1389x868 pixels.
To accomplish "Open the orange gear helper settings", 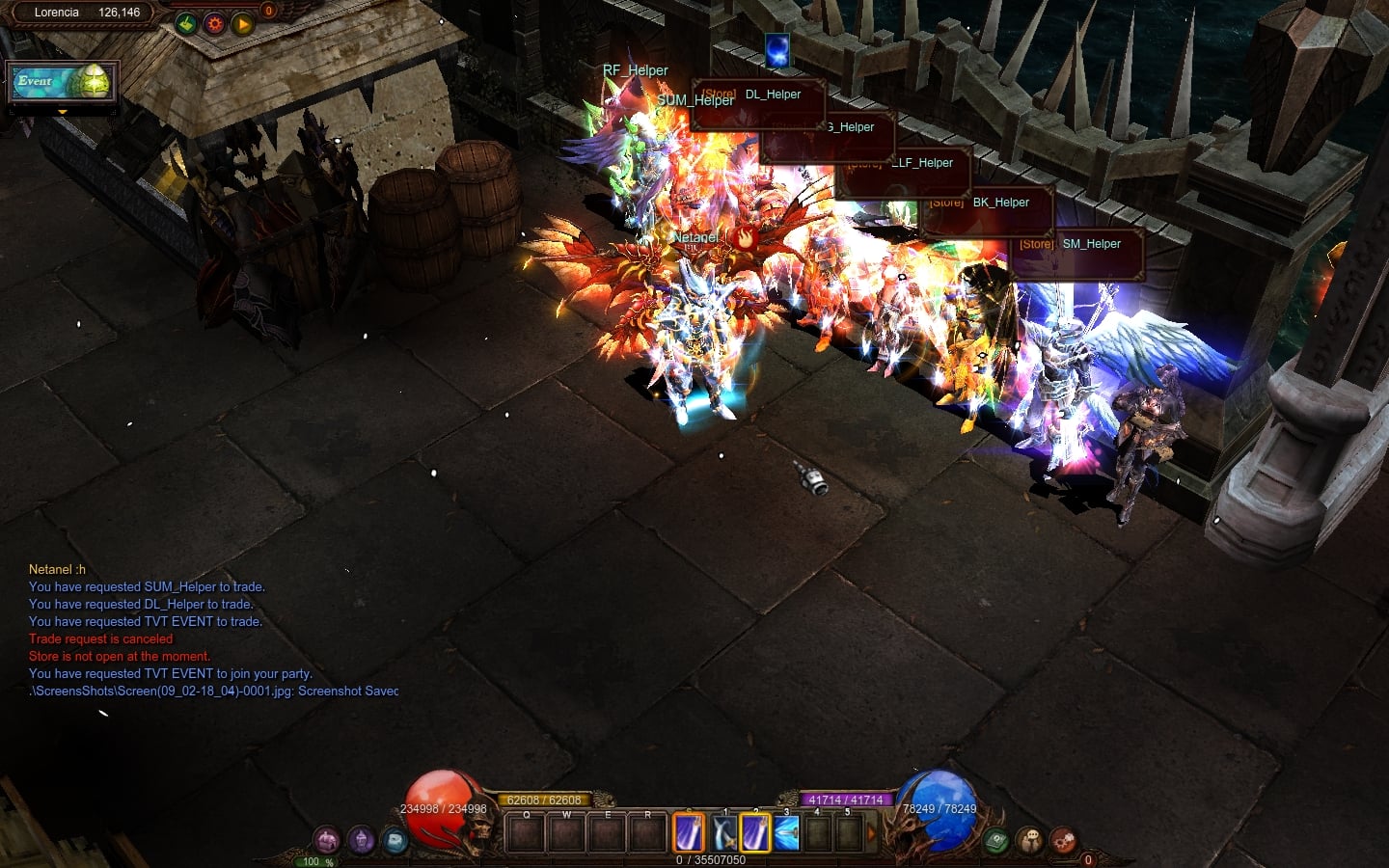I will tap(214, 24).
